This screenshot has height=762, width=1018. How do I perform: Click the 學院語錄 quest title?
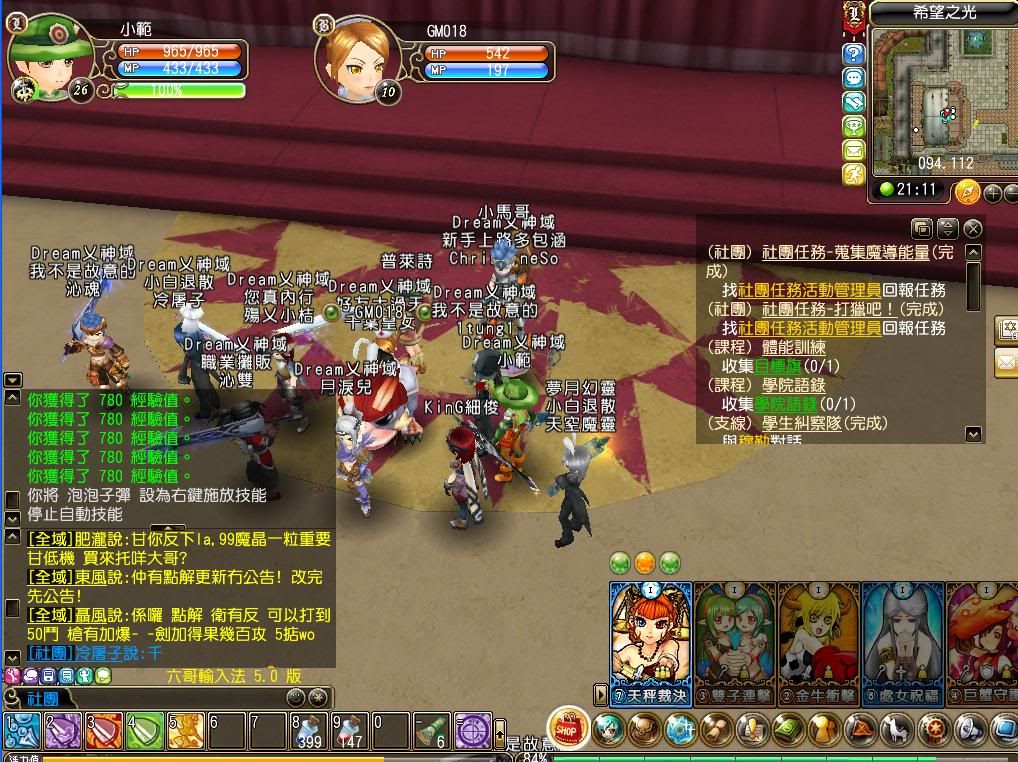click(x=793, y=385)
